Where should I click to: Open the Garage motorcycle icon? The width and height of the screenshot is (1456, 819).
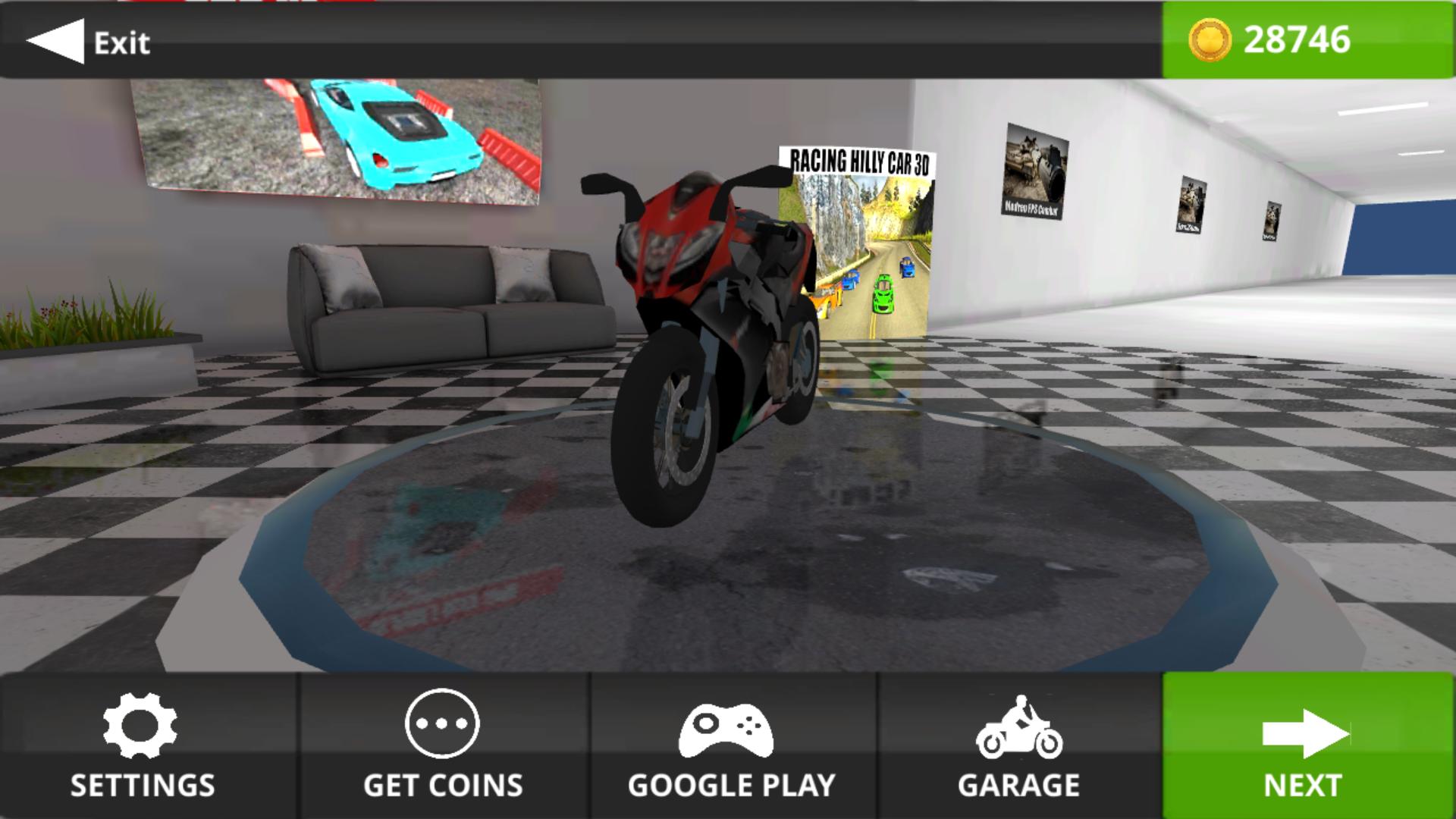pyautogui.click(x=1021, y=728)
